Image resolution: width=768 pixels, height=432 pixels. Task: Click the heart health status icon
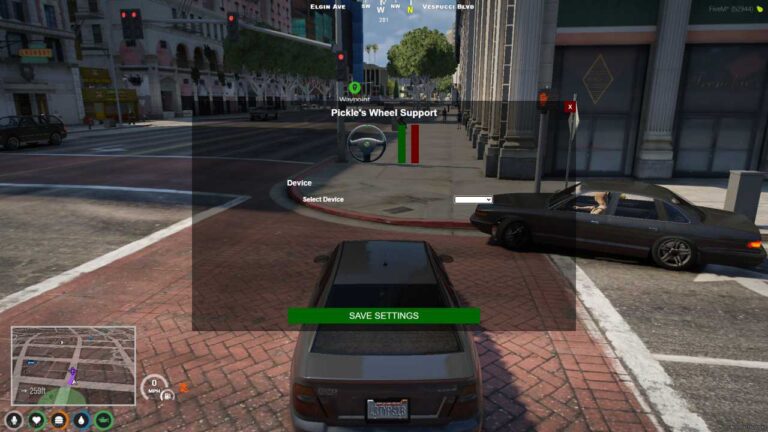[37, 420]
